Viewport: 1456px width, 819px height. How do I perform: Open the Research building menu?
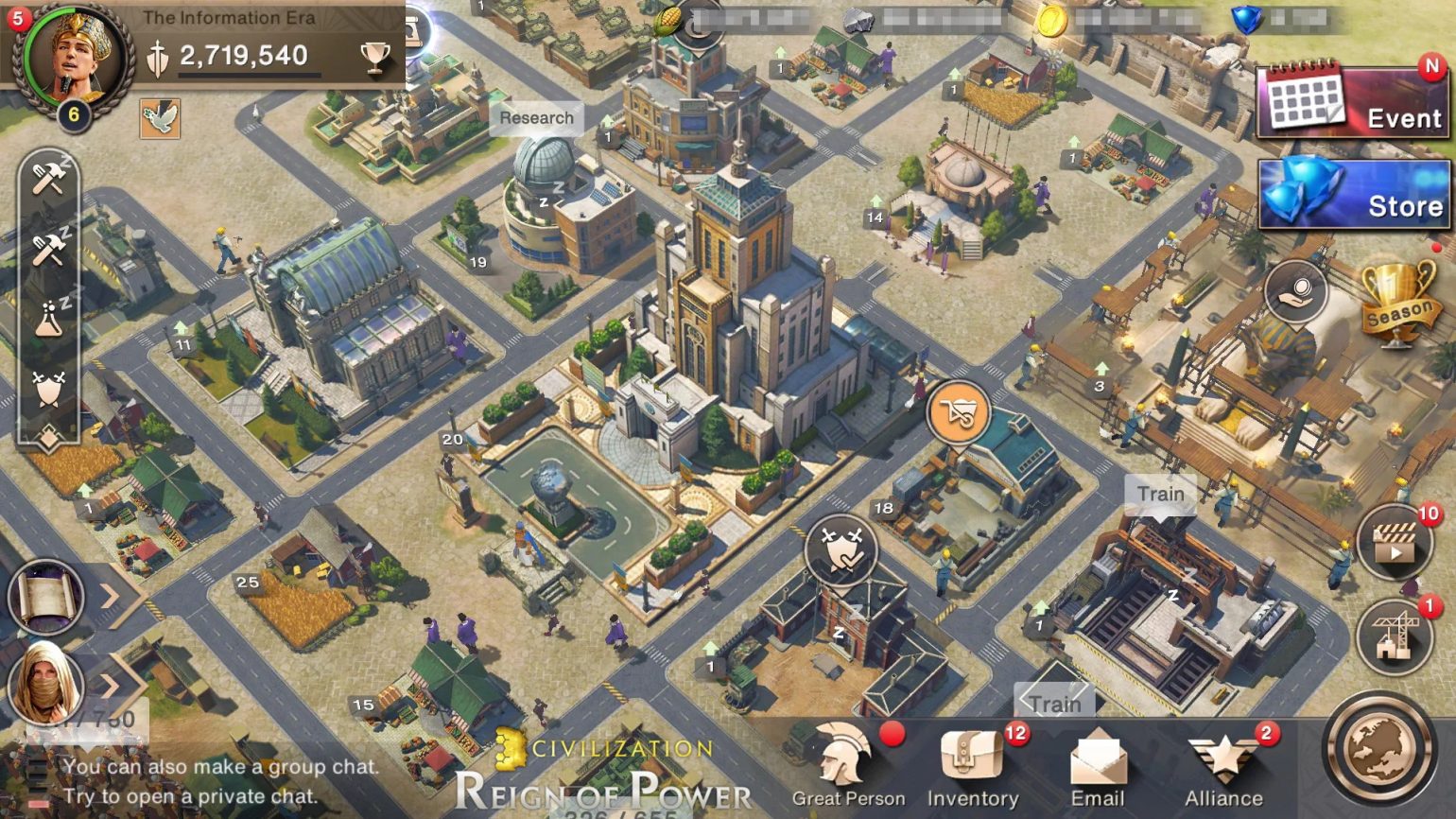536,118
